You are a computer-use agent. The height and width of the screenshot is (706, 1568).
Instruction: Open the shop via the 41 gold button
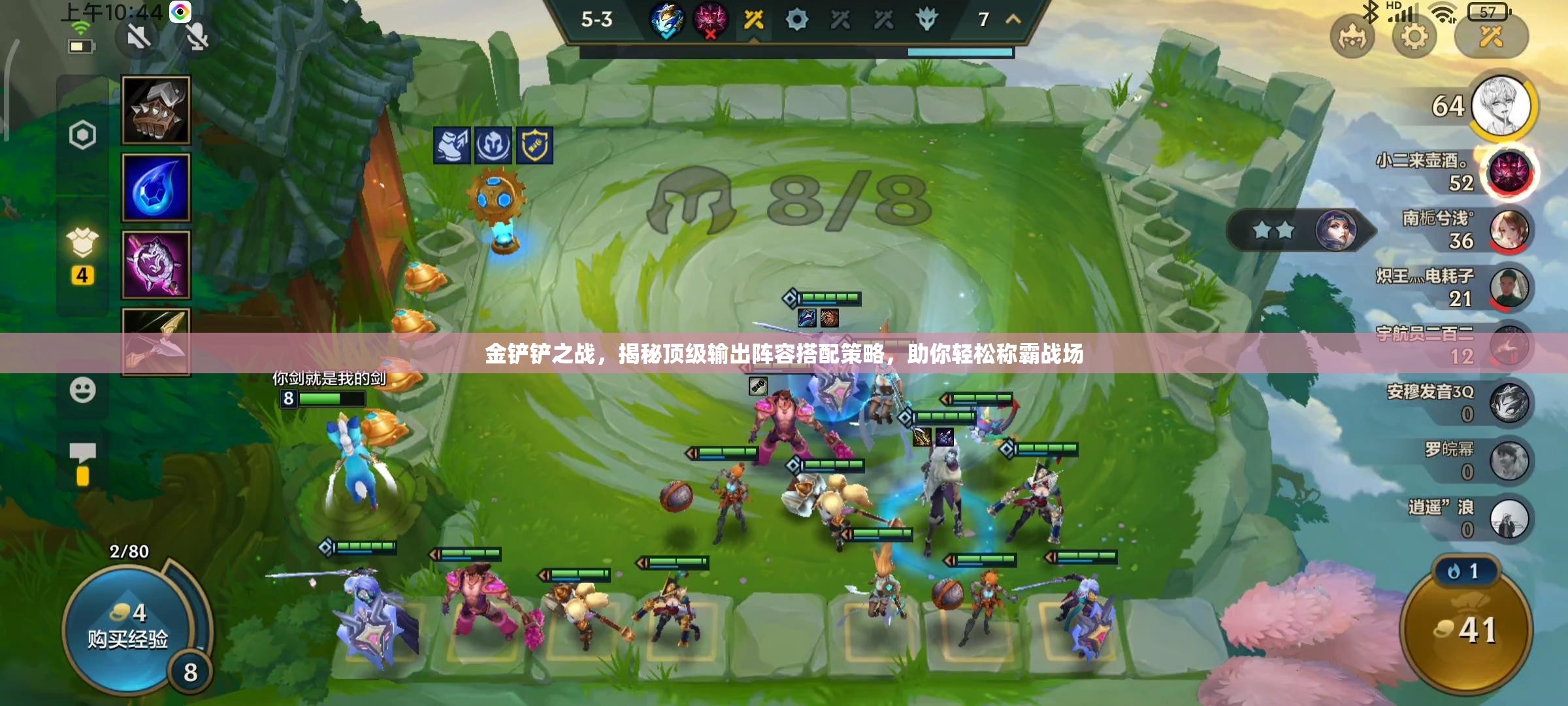point(1466,630)
